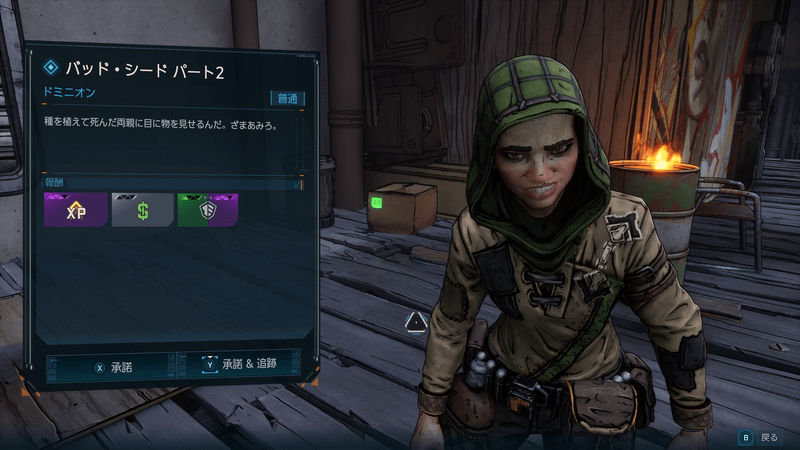Select the green item reward tile

point(209,210)
